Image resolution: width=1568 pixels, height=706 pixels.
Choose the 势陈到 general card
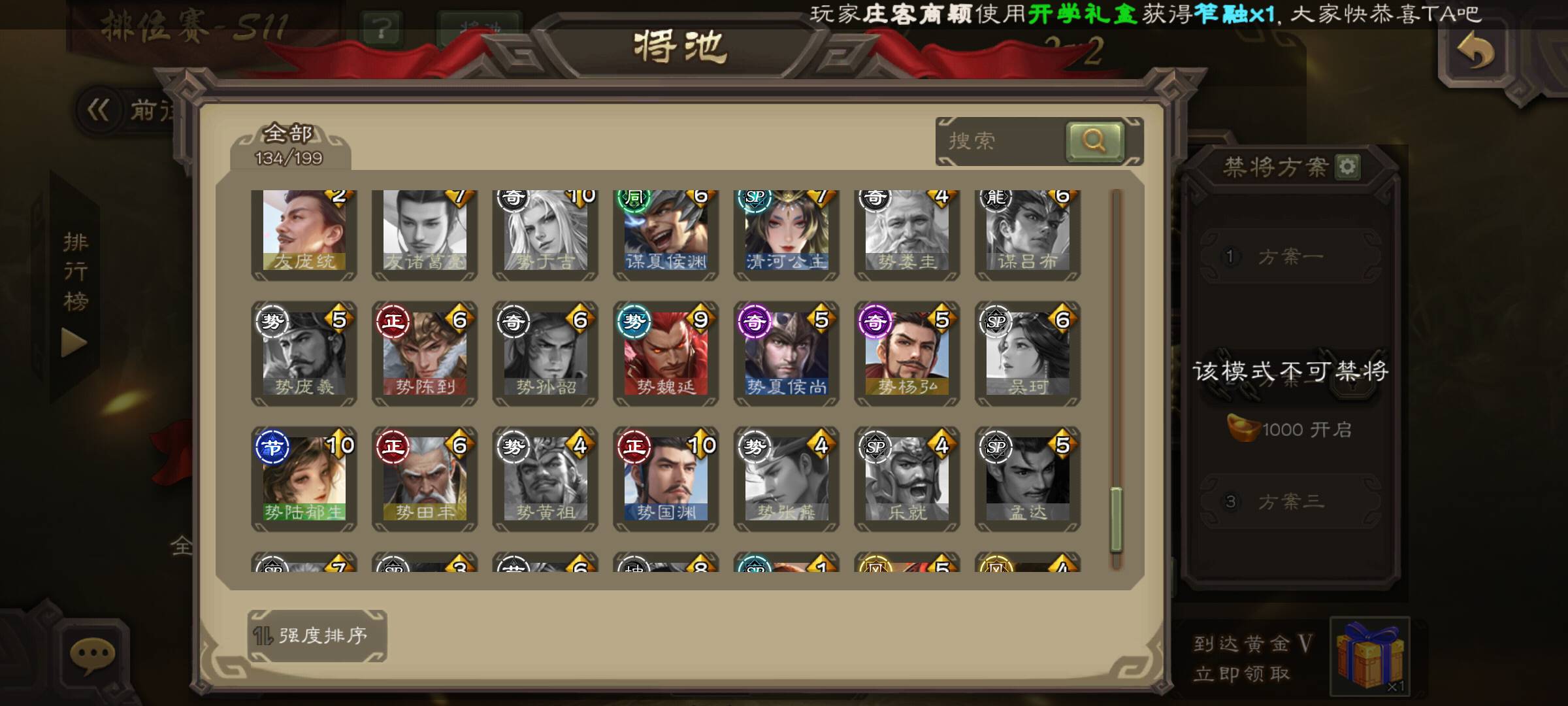point(425,353)
